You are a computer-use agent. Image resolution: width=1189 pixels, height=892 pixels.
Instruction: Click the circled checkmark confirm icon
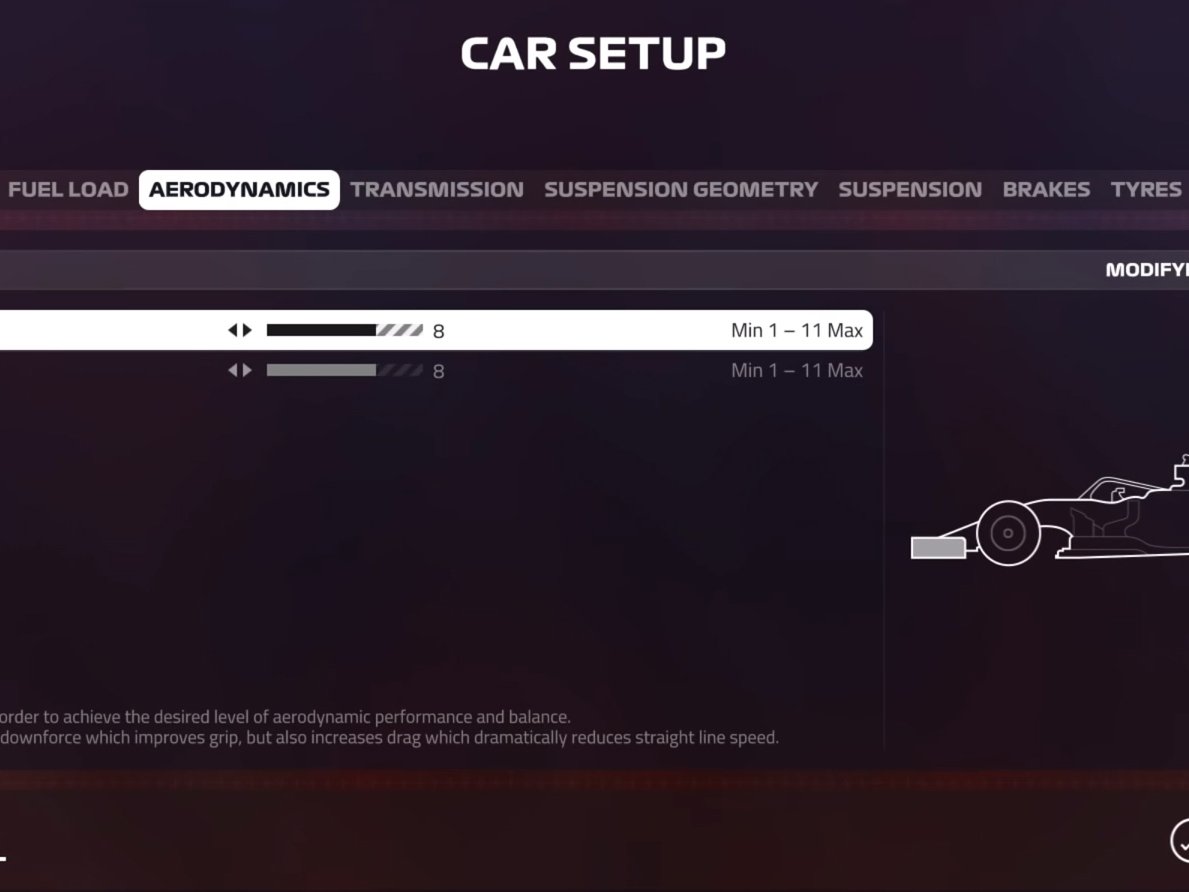click(1181, 841)
